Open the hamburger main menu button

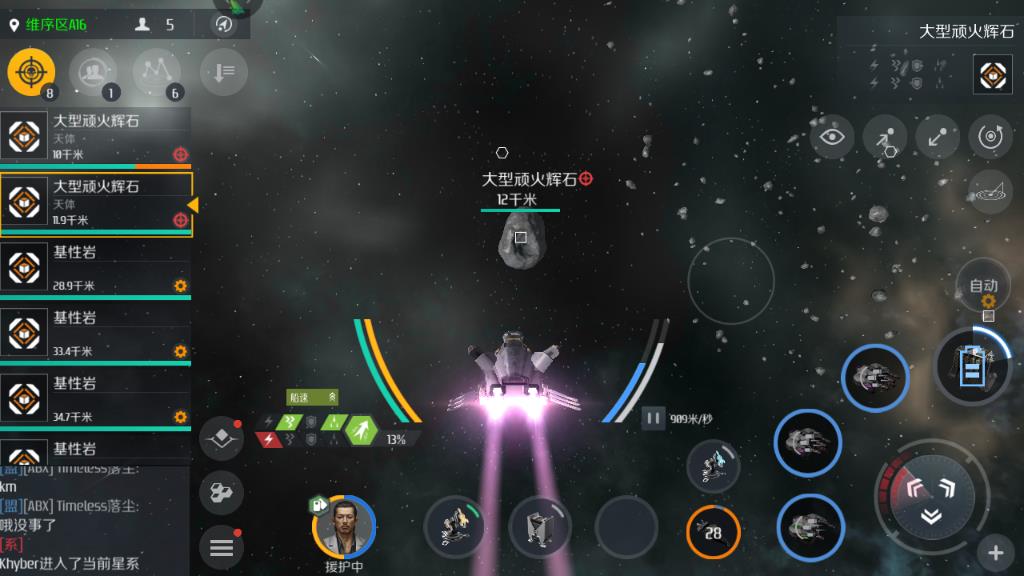pos(221,547)
